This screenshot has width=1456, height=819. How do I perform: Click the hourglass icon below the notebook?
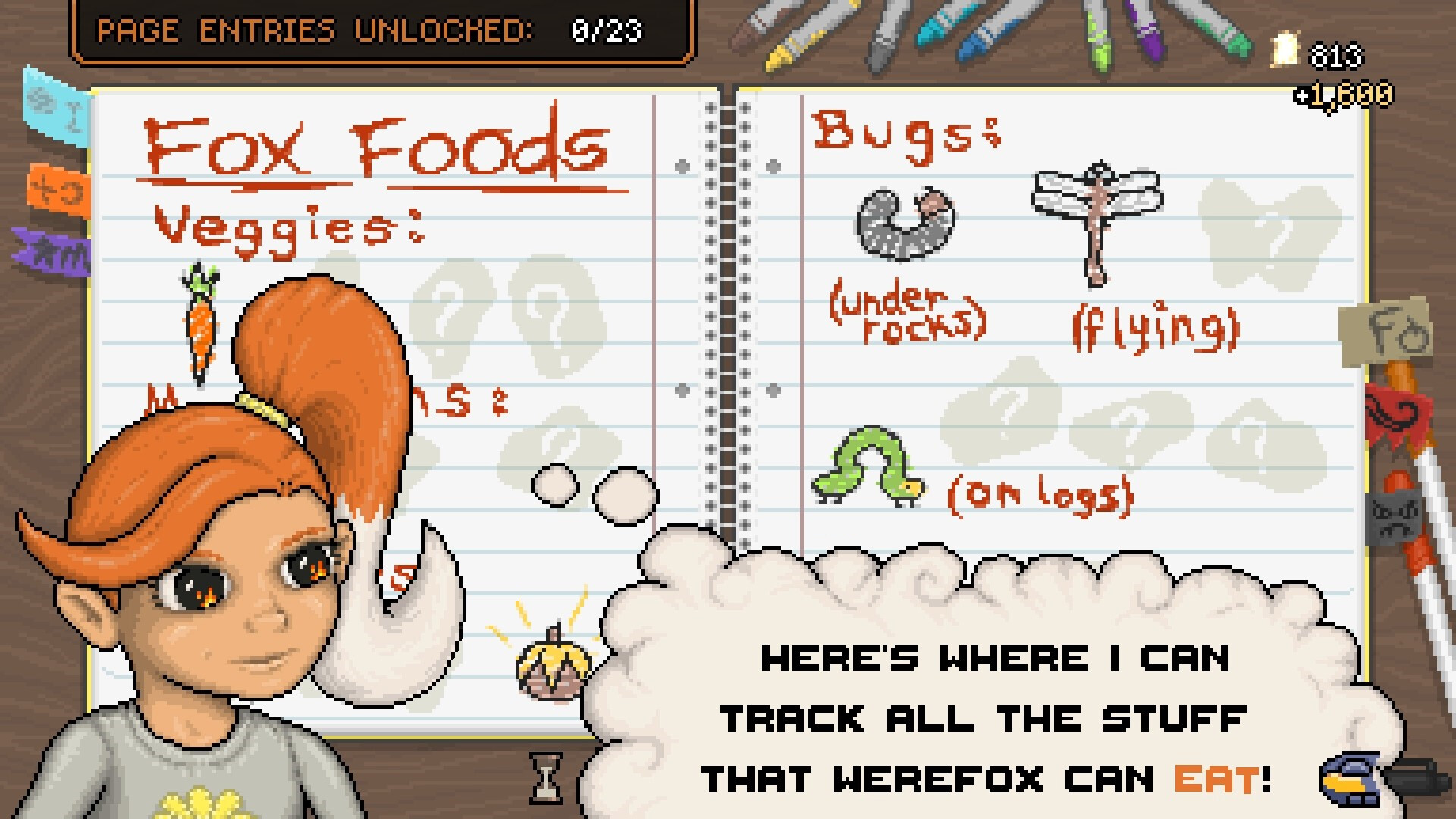pos(546,777)
